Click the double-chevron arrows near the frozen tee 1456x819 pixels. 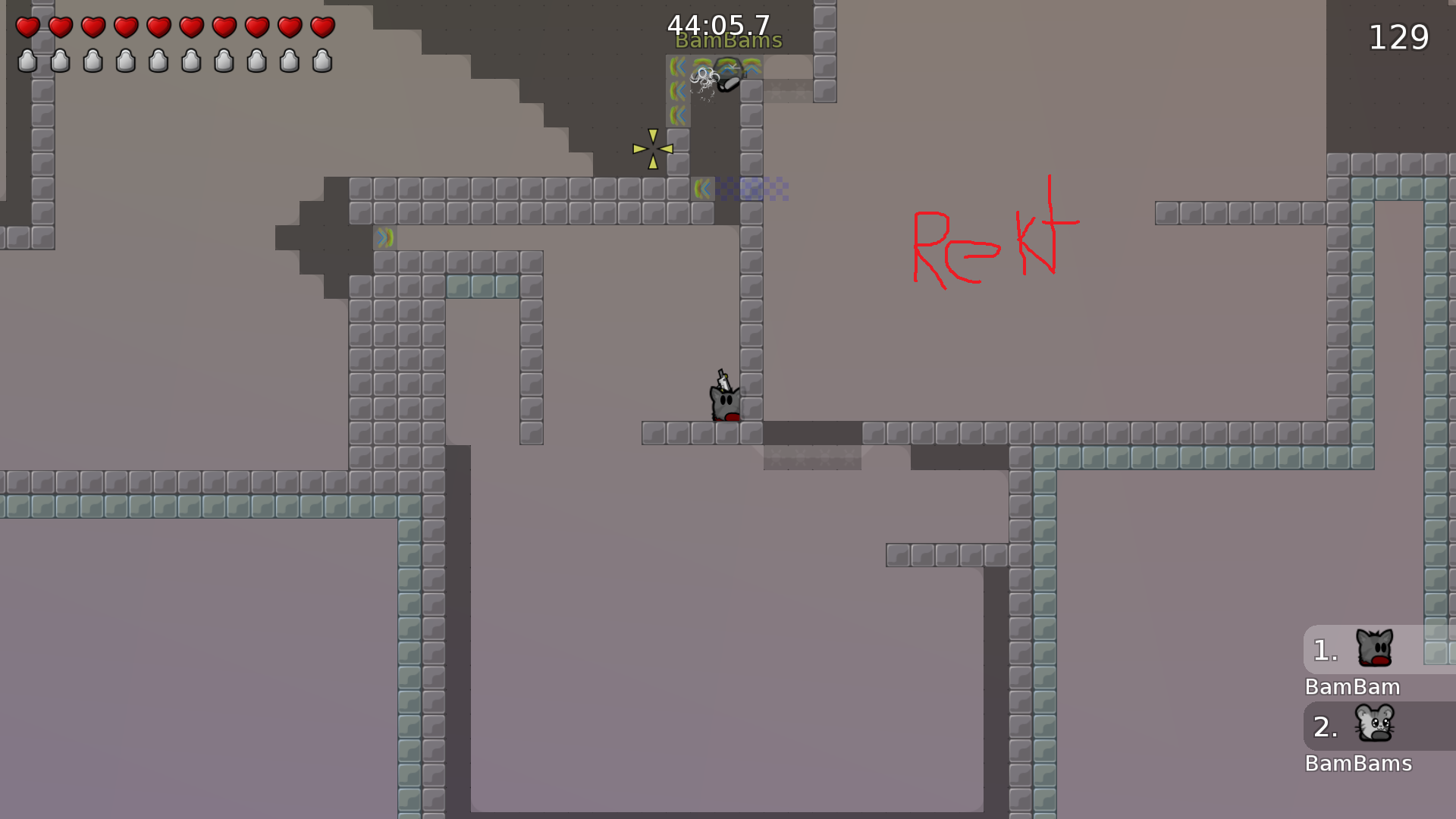677,91
